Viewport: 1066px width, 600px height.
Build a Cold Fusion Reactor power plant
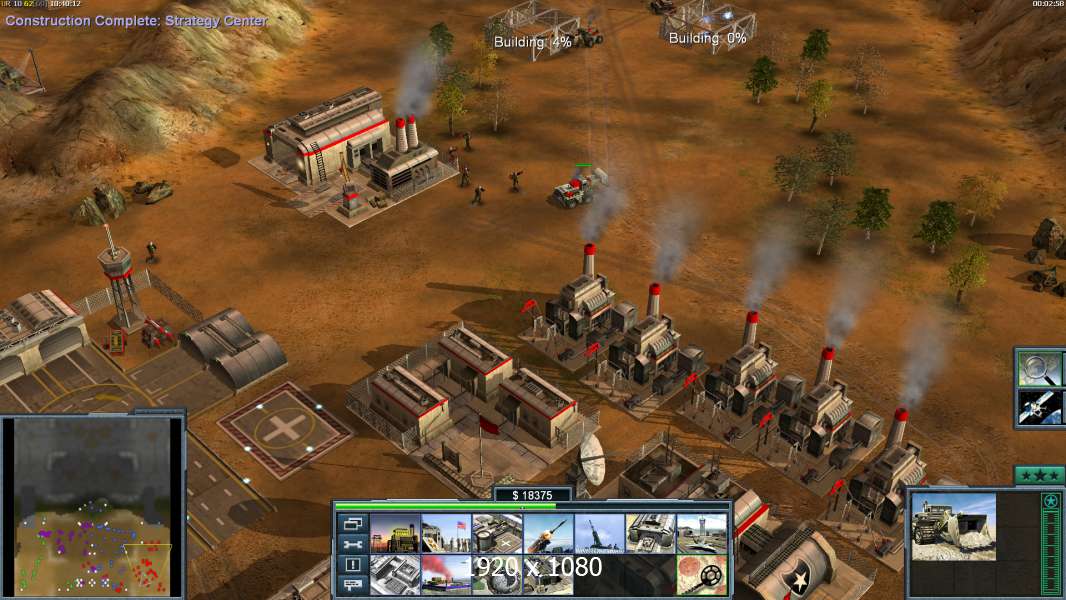pos(395,533)
